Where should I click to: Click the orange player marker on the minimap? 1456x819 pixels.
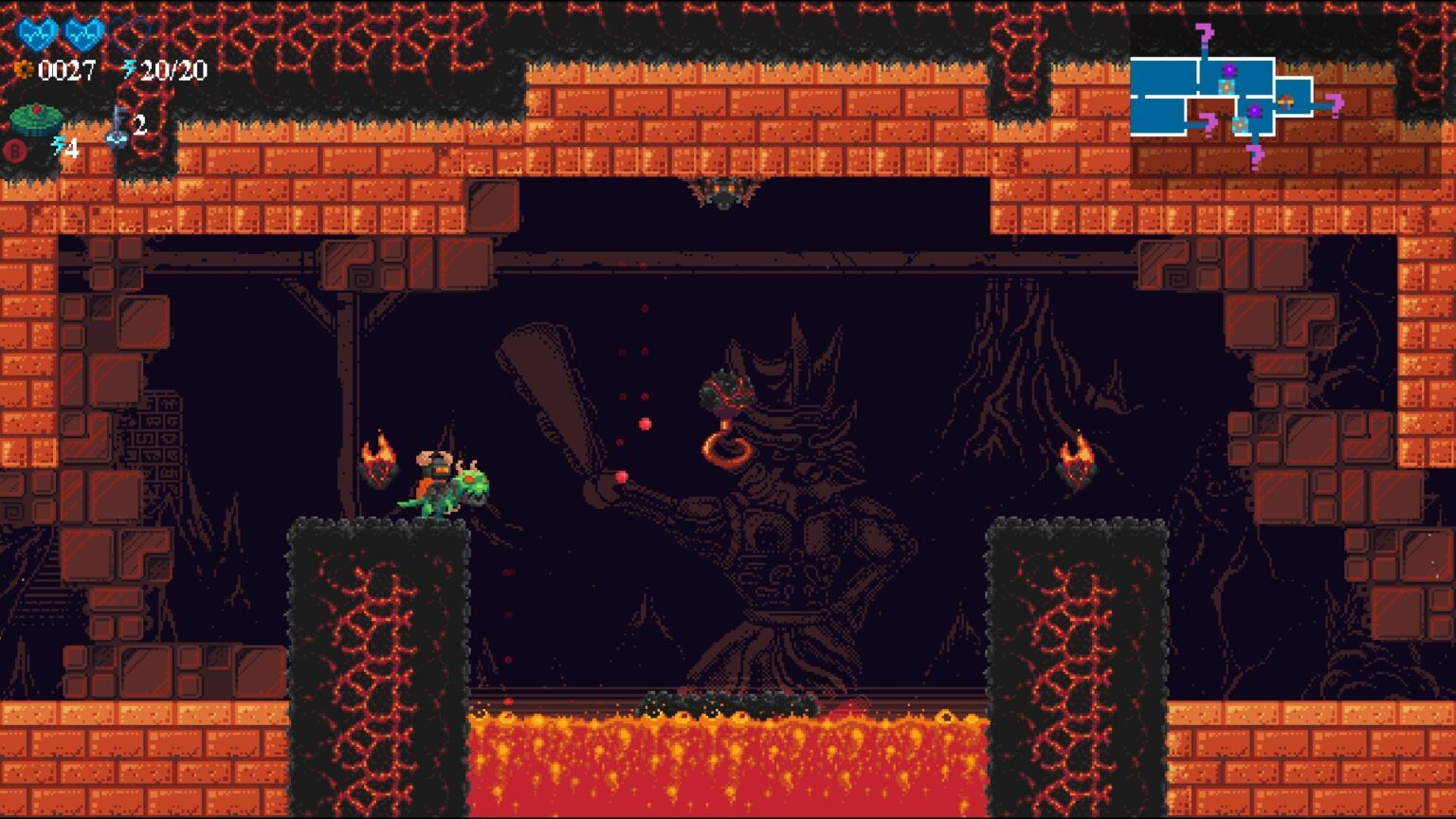1285,100
